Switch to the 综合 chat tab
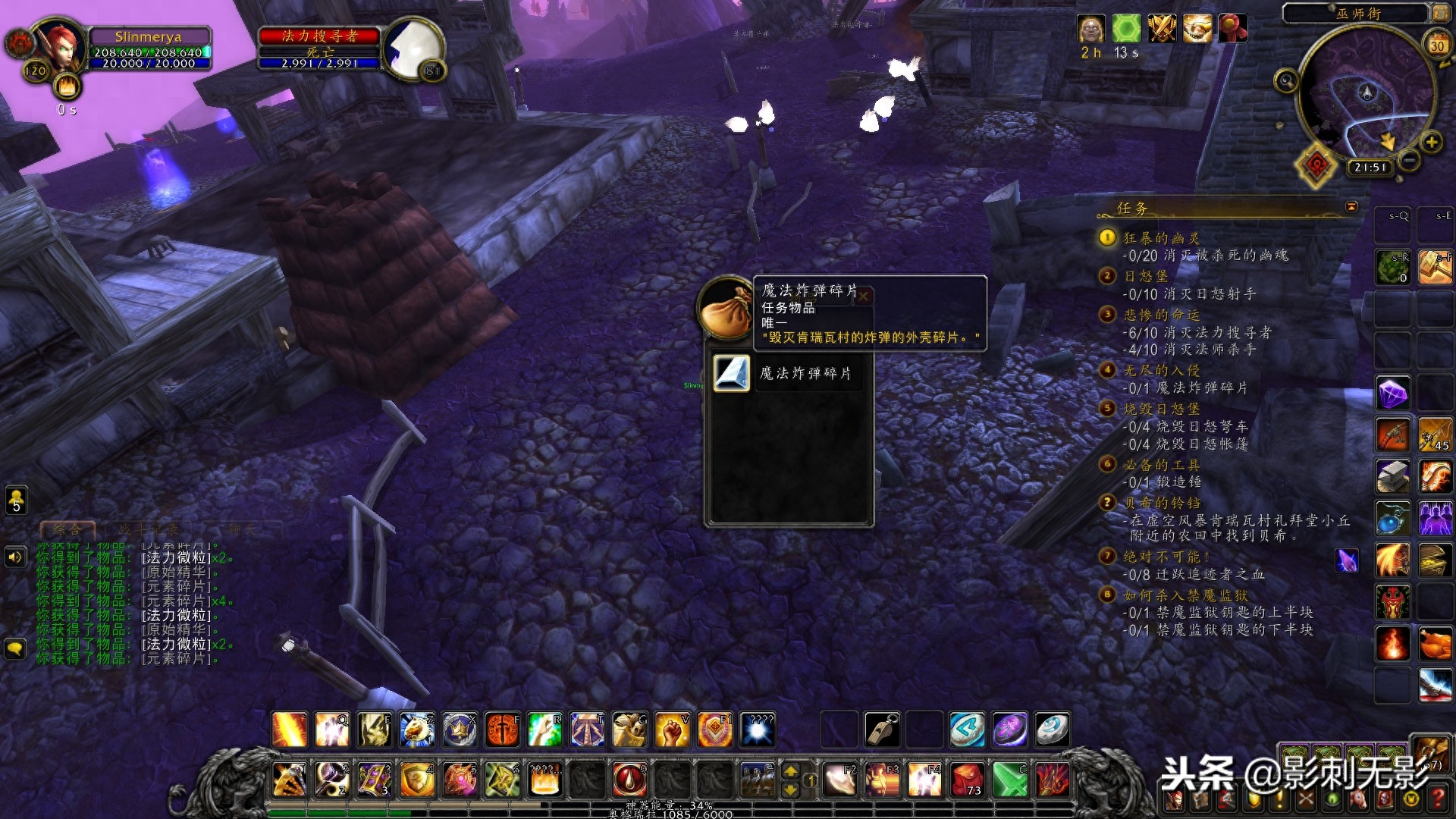 (x=67, y=529)
